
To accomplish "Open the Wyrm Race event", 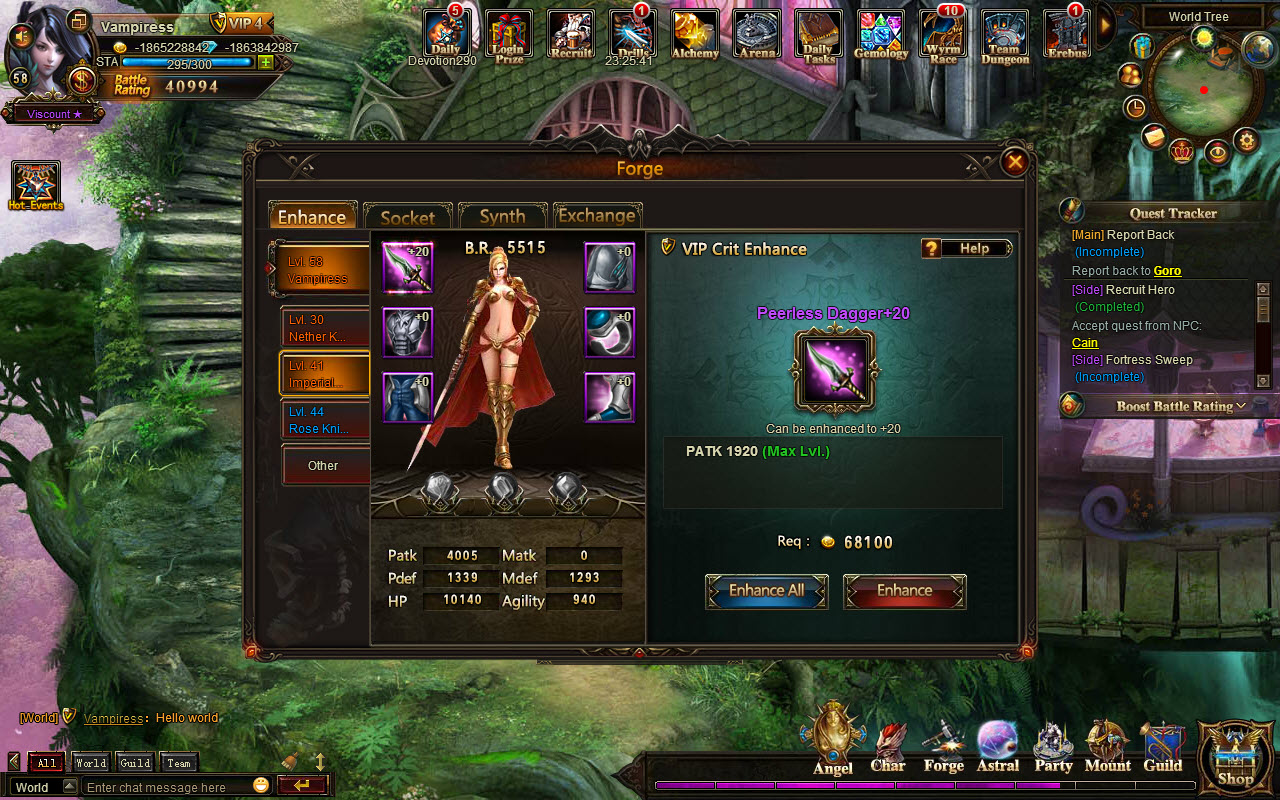I will (942, 35).
